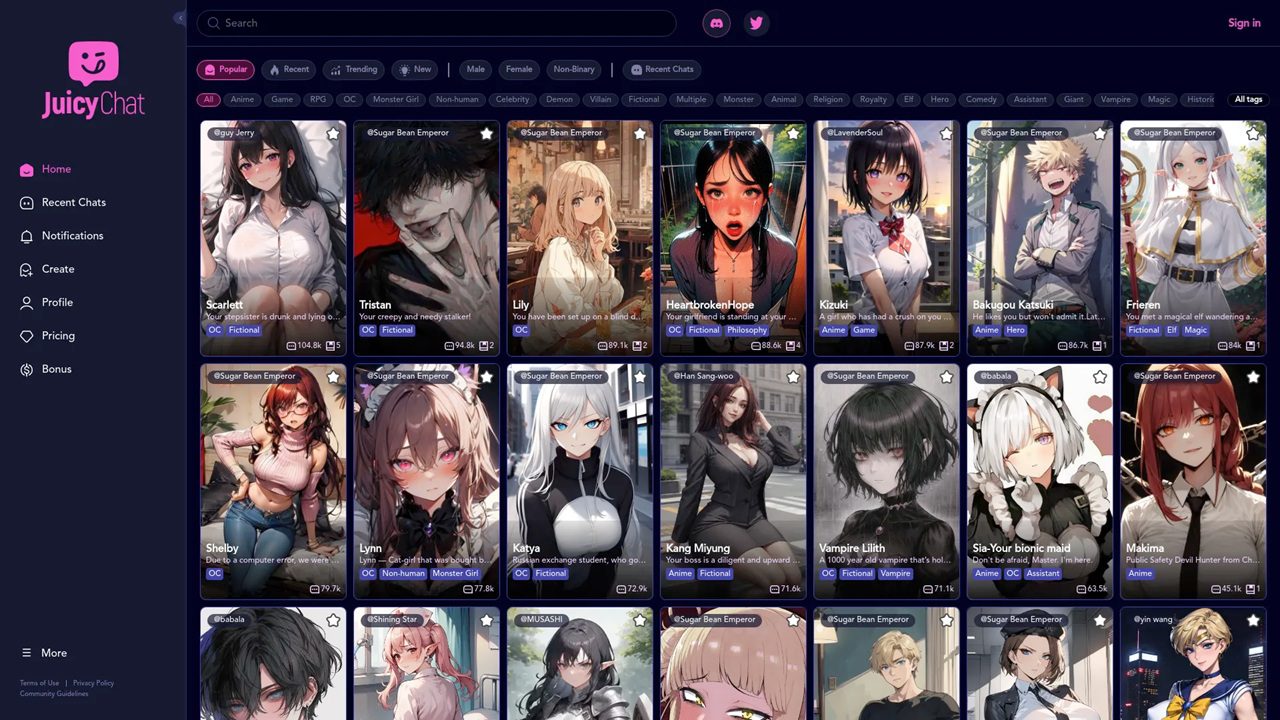Favorite the Tristan card with its star
Screen dimensions: 1280x720
pyautogui.click(x=486, y=133)
